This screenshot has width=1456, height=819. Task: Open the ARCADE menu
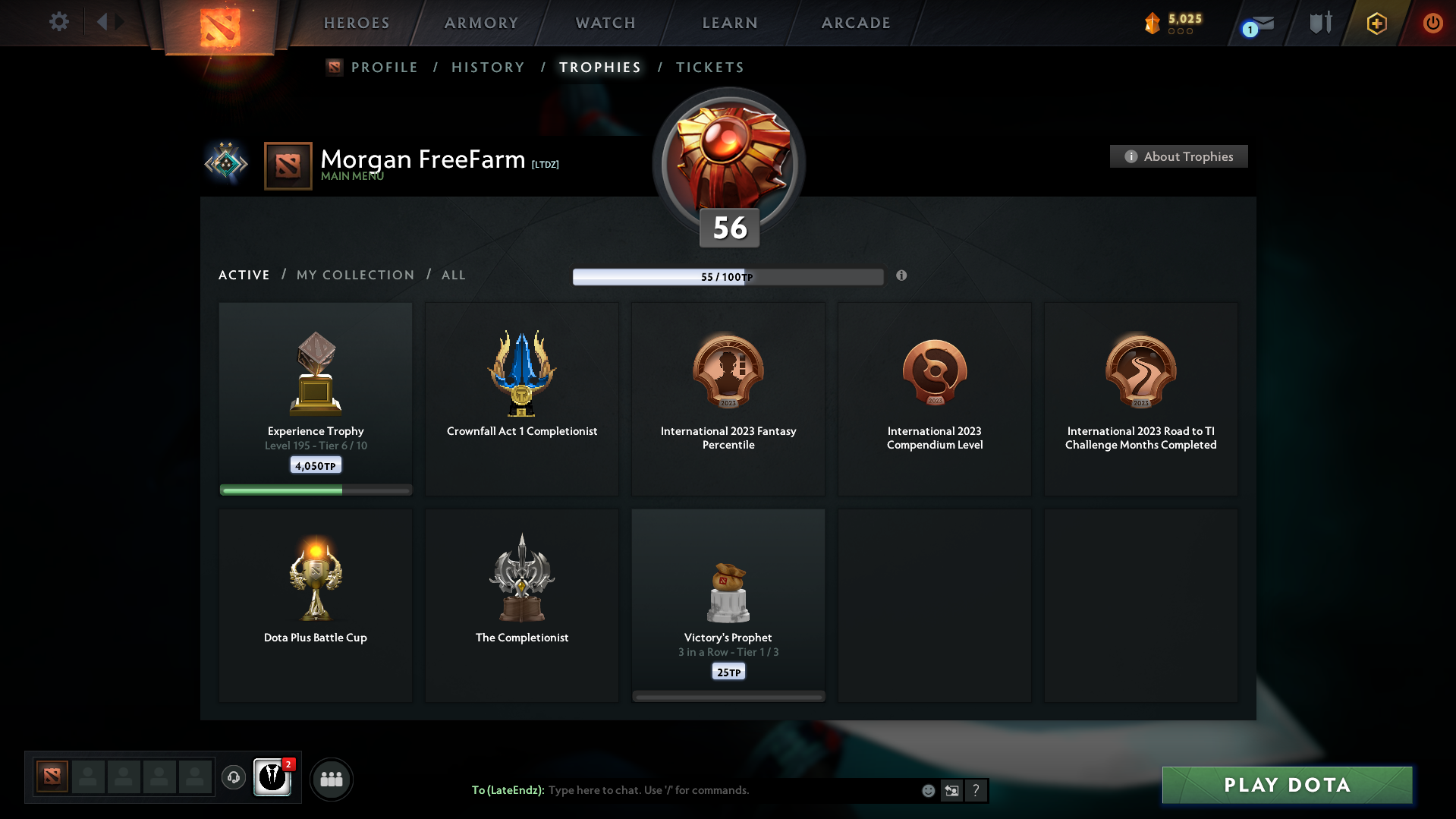pos(855,23)
